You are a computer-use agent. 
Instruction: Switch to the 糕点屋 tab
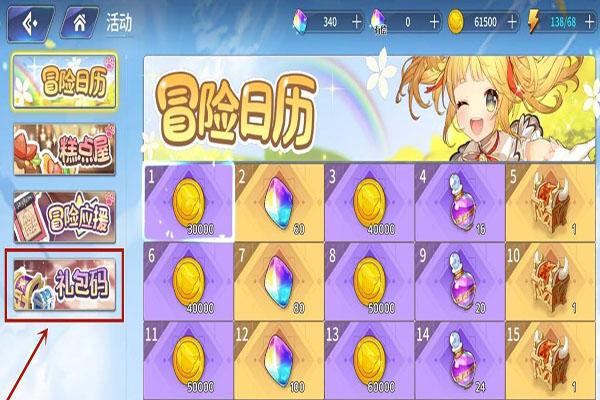point(64,147)
